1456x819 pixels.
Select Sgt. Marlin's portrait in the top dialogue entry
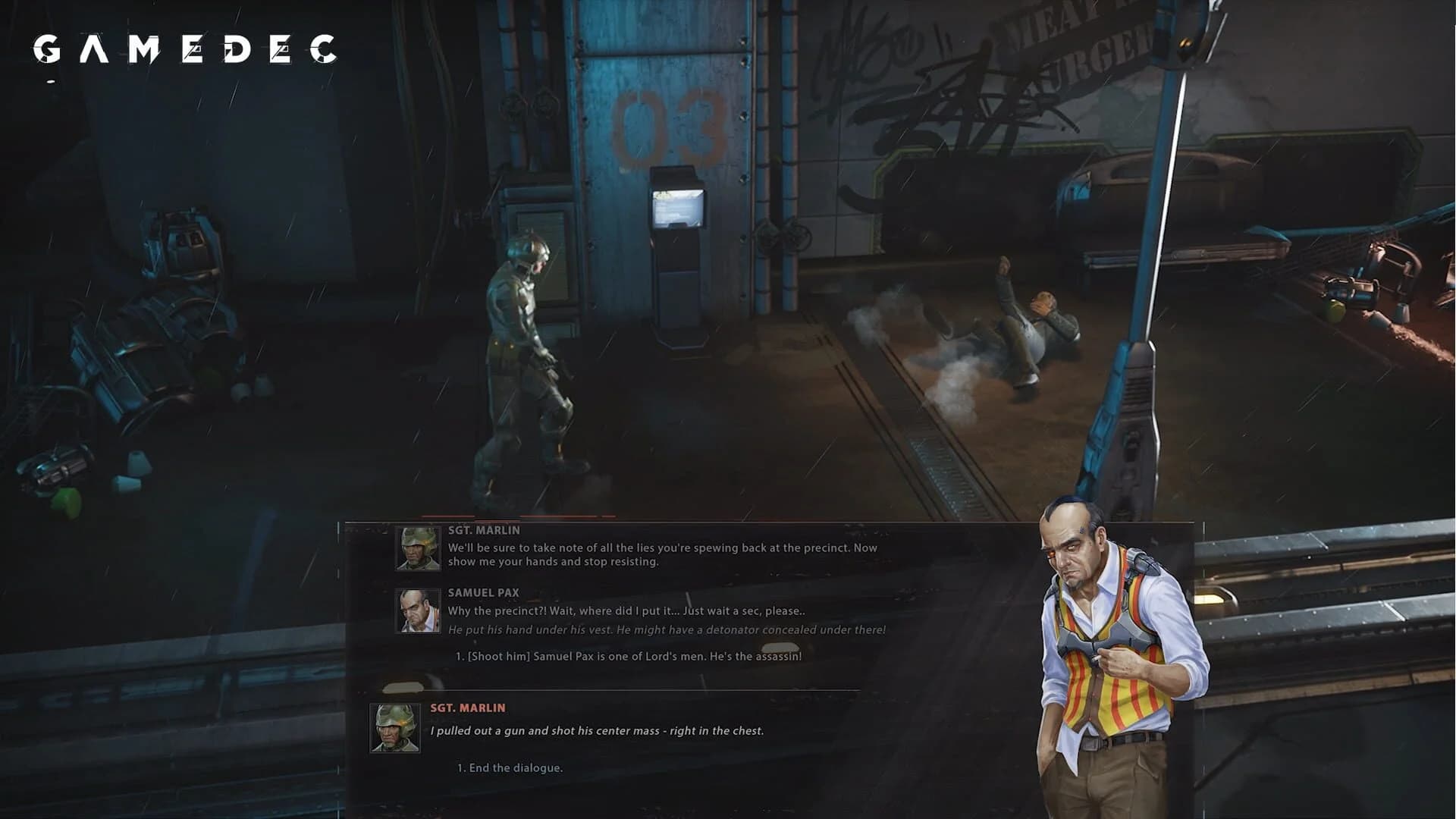tap(416, 548)
